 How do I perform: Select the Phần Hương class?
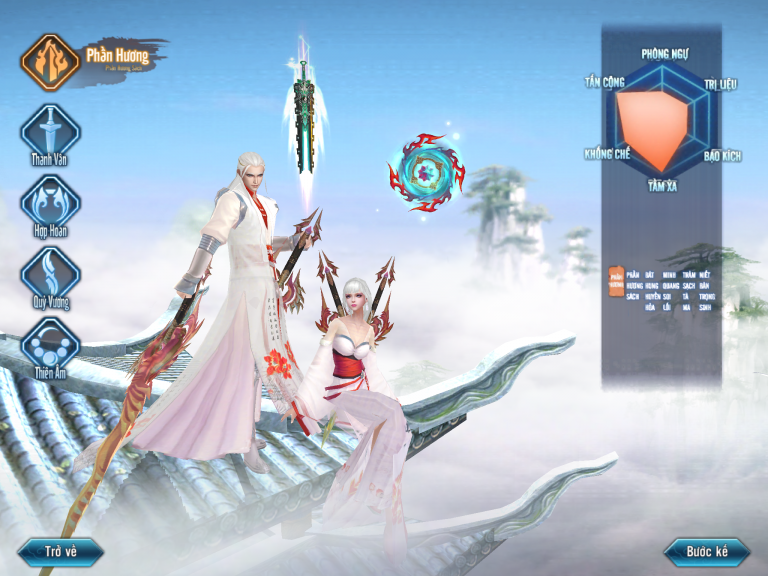point(50,61)
